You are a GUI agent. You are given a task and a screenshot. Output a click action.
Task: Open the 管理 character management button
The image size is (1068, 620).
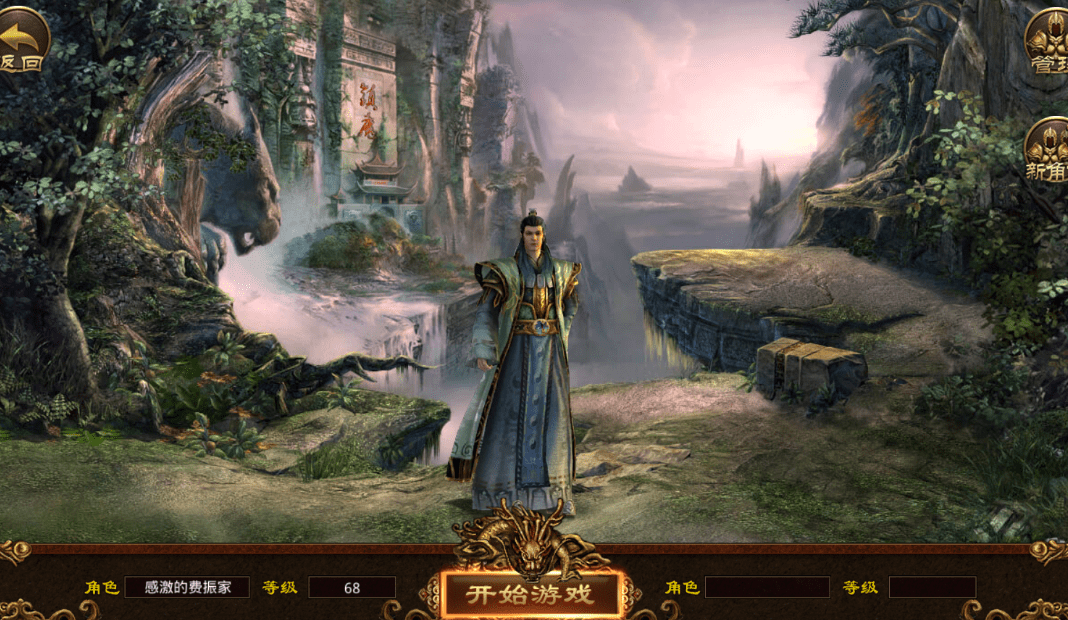tap(1048, 42)
